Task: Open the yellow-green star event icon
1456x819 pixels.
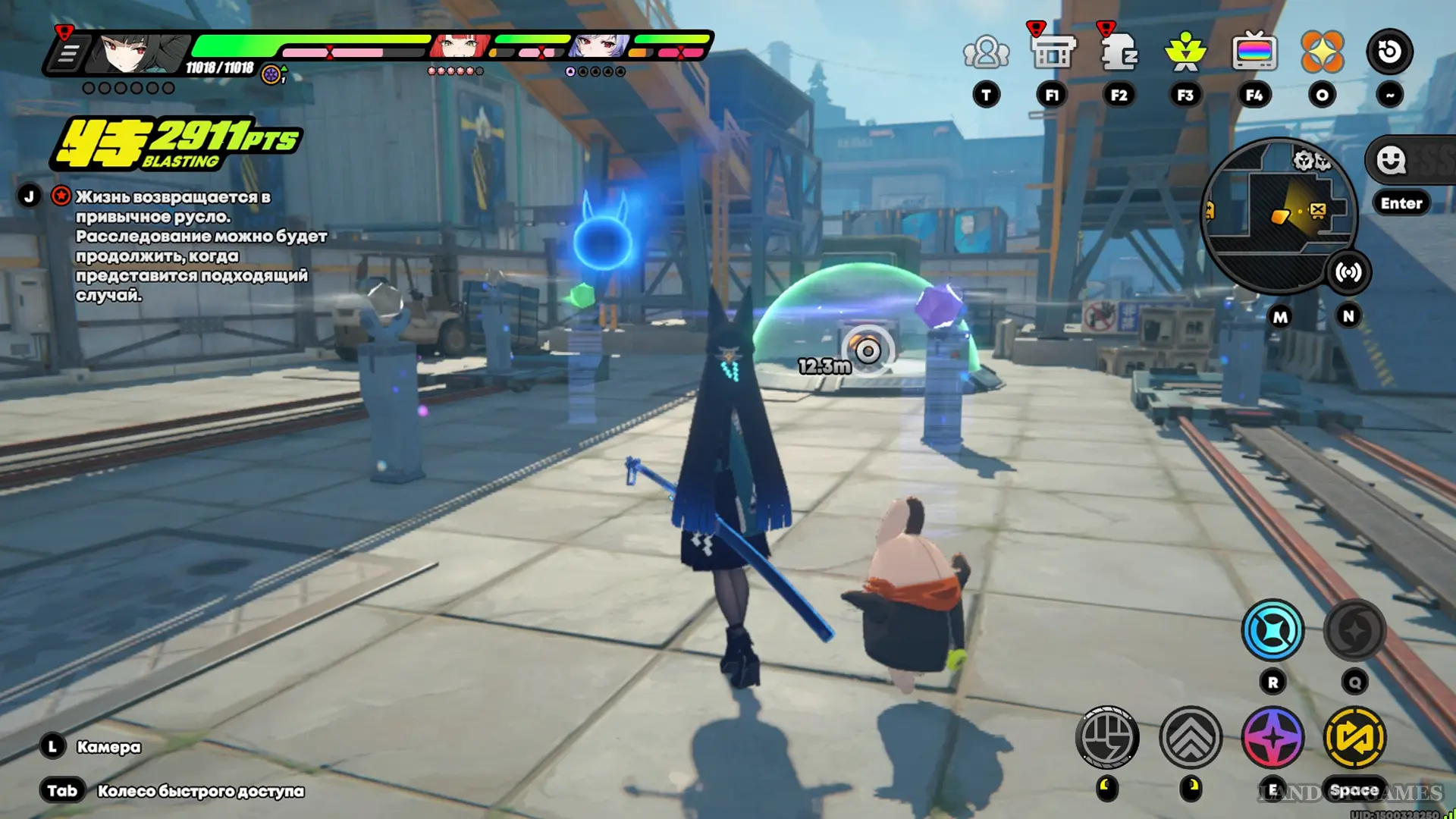Action: 1185,53
